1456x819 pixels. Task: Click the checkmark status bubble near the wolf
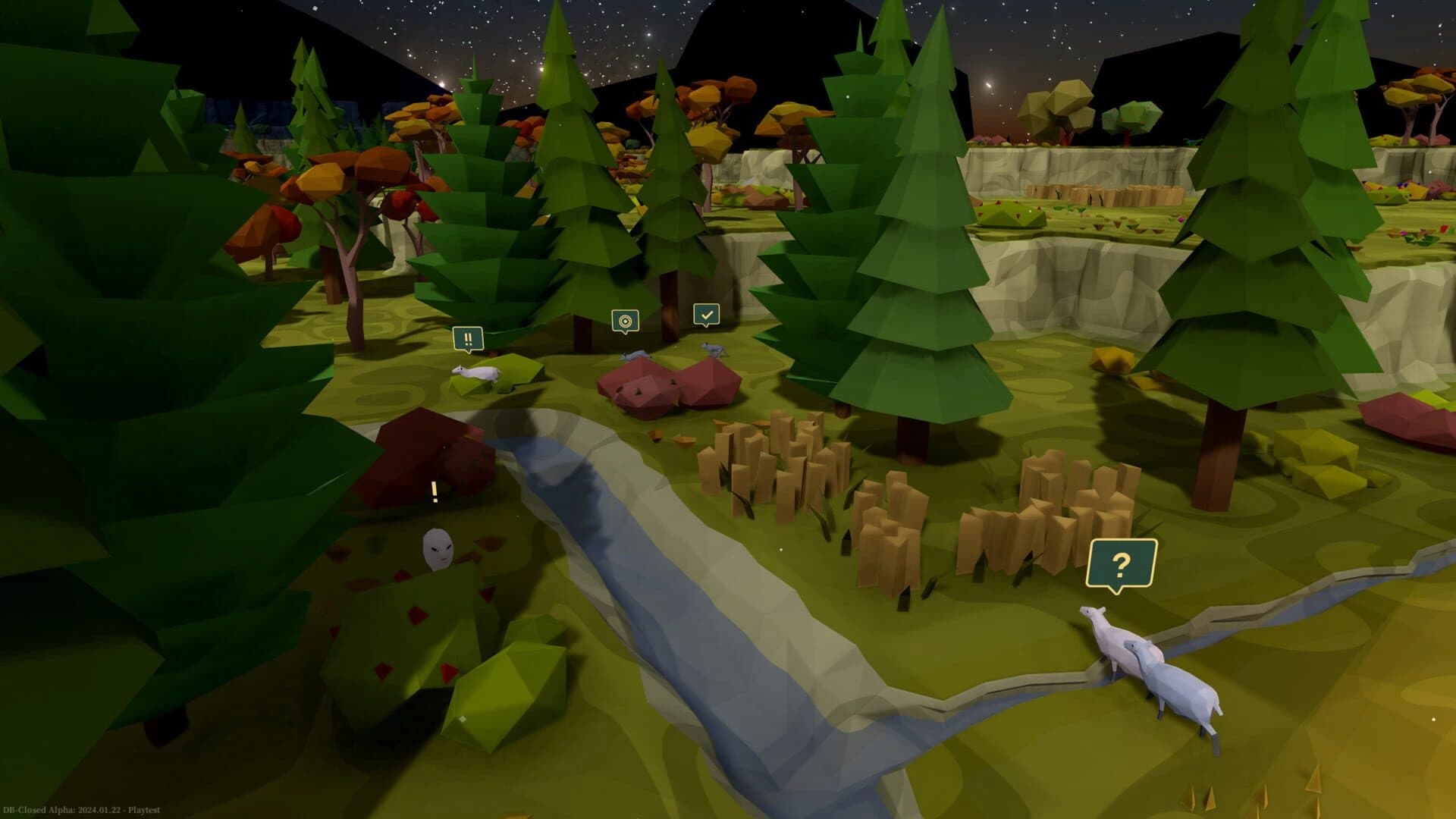[706, 312]
